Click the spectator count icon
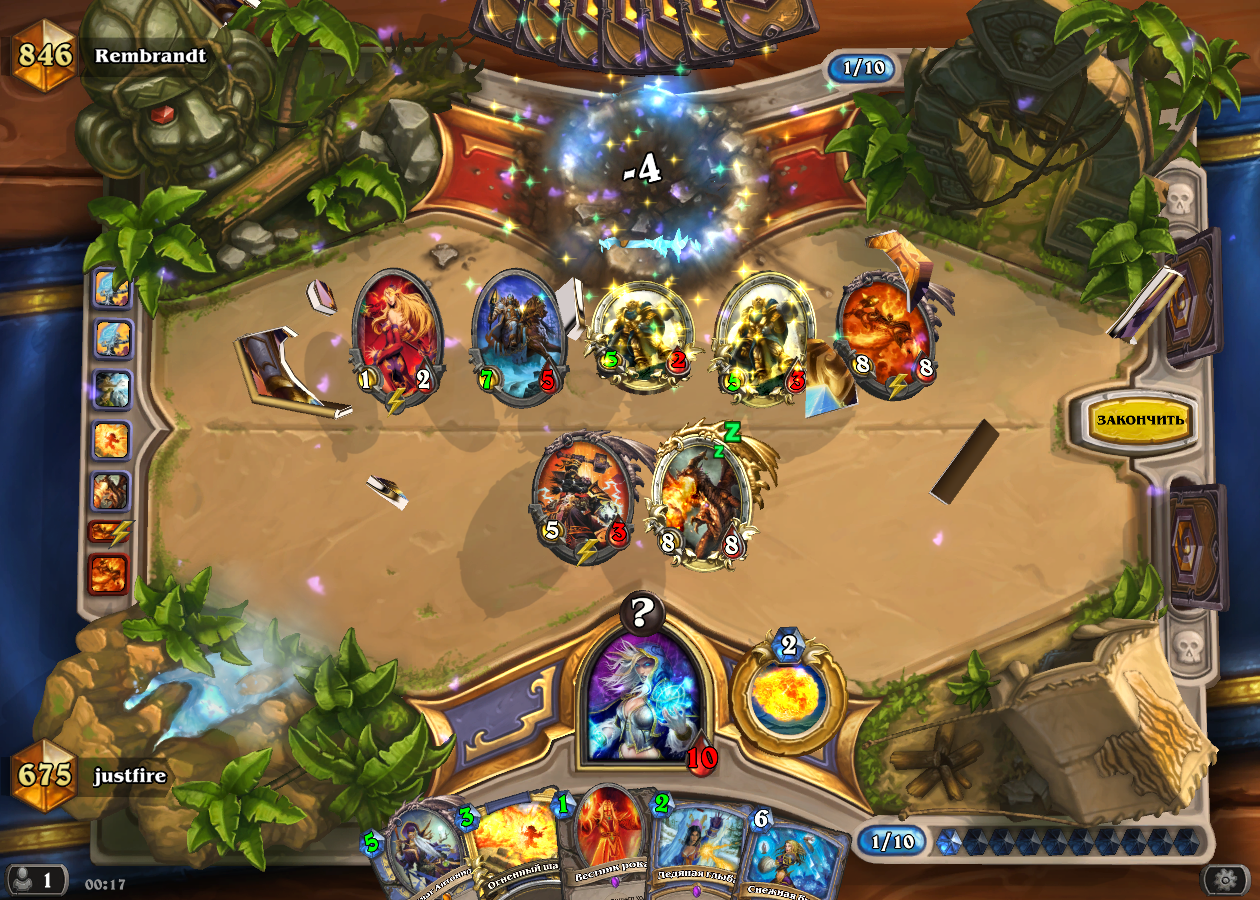 (x=34, y=880)
